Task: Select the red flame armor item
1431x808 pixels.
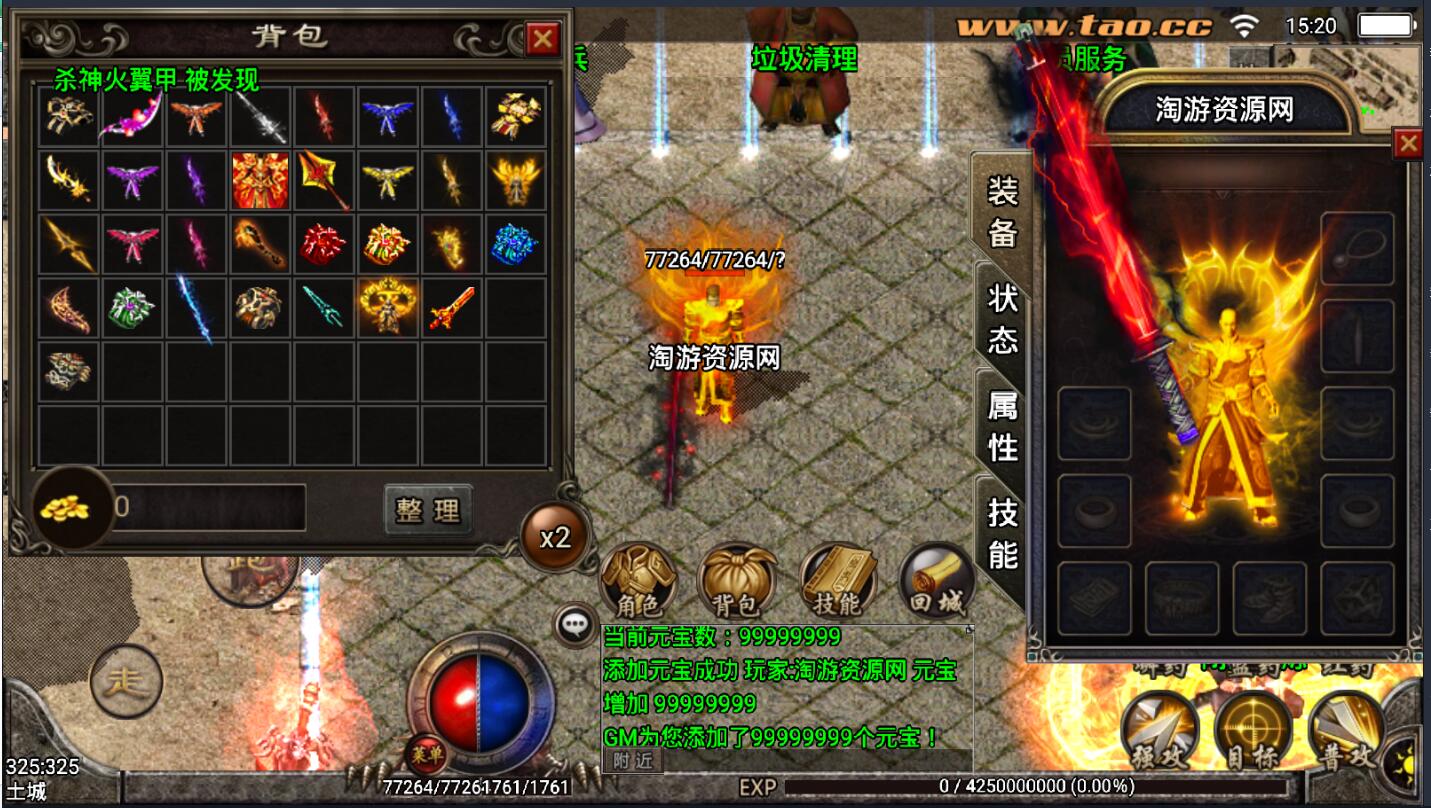Action: [260, 180]
